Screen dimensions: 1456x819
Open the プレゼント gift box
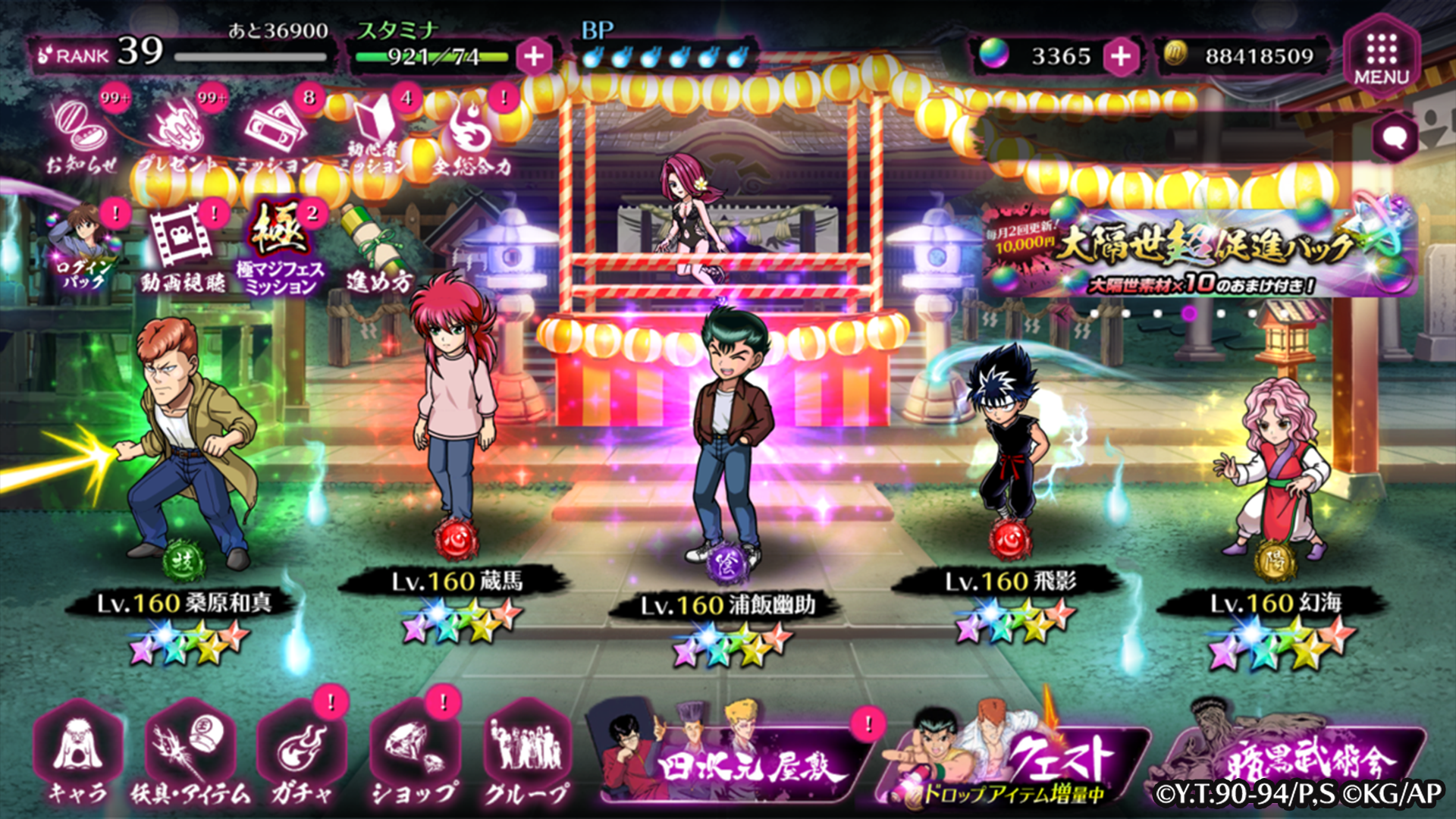180,129
